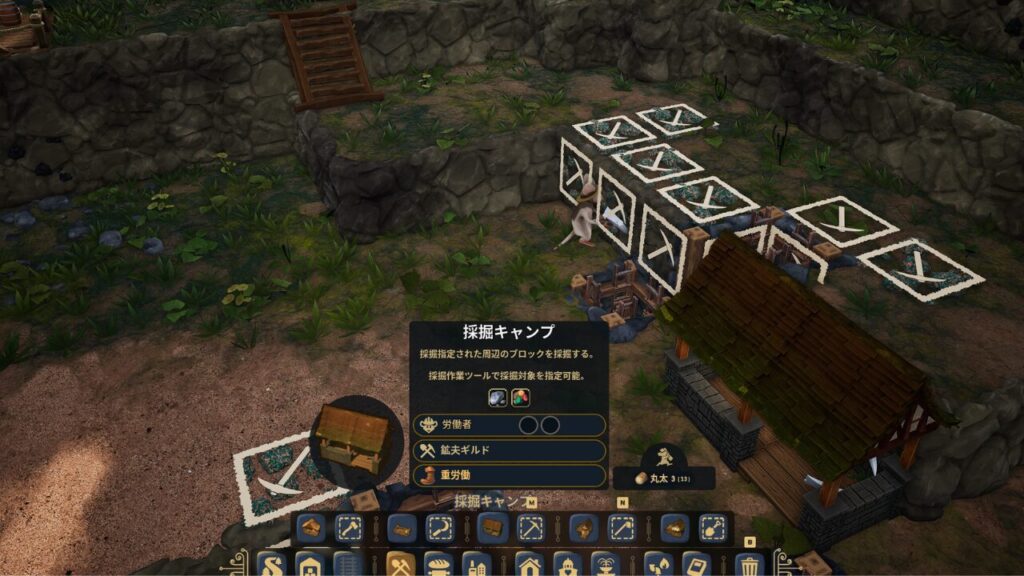
Task: Open the crossed shovel and pickaxe category
Action: 400,565
